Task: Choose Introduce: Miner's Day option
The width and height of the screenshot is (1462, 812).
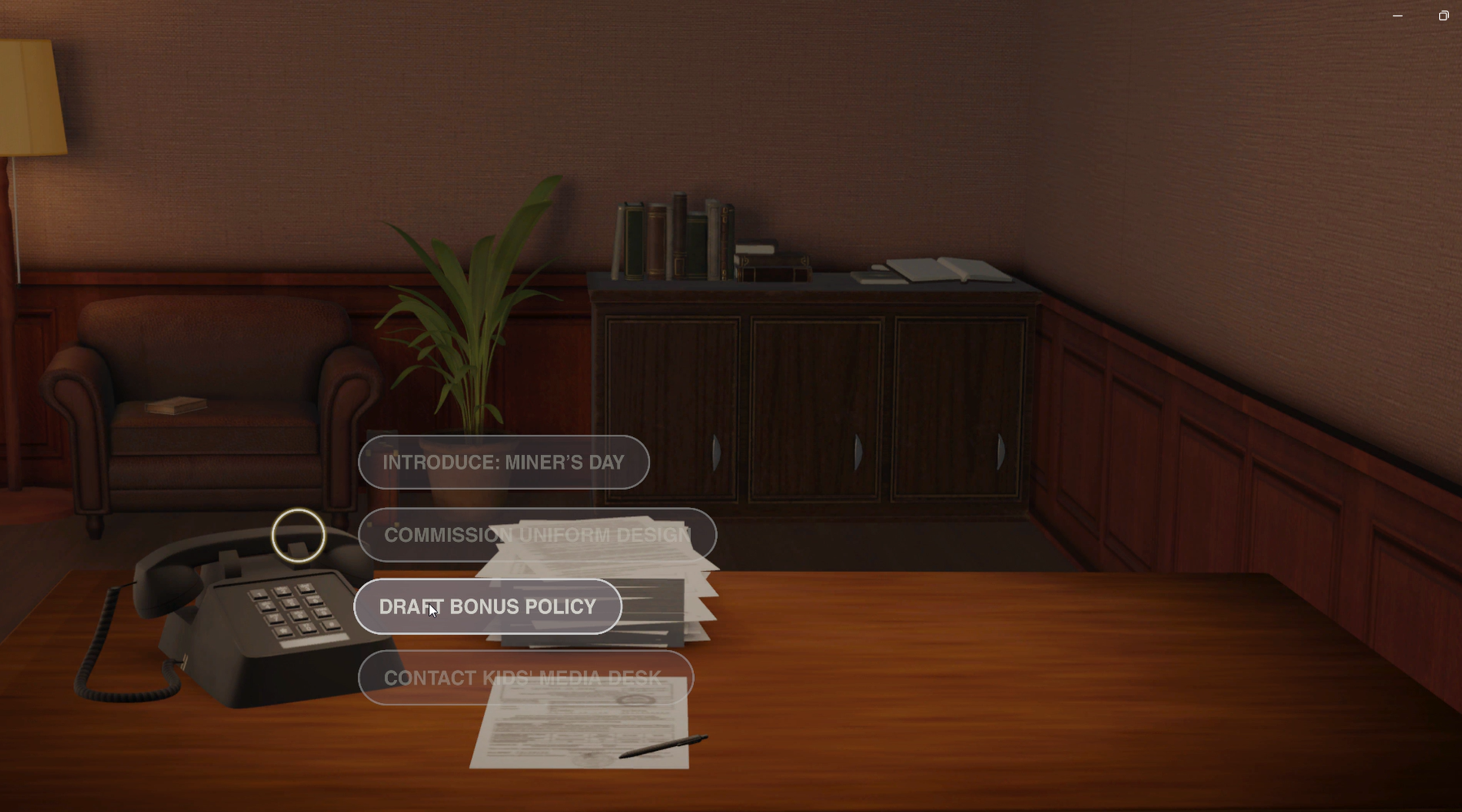Action: click(x=504, y=462)
